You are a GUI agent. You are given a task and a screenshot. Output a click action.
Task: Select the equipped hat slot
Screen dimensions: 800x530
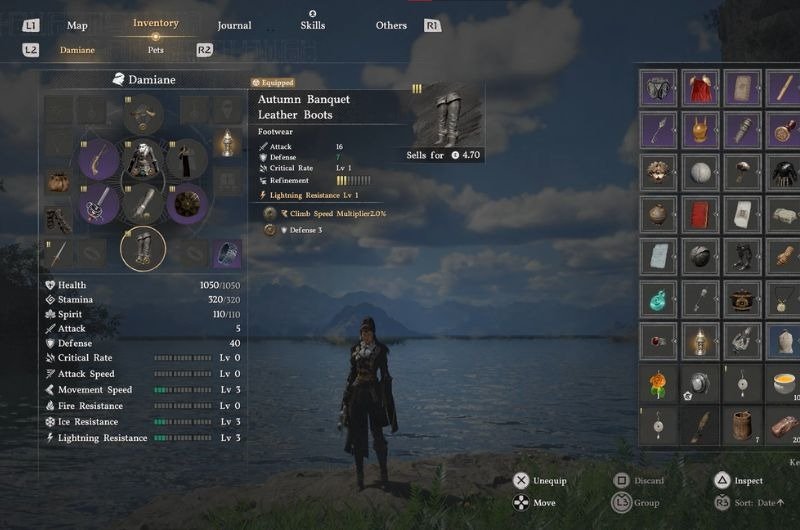tap(143, 114)
